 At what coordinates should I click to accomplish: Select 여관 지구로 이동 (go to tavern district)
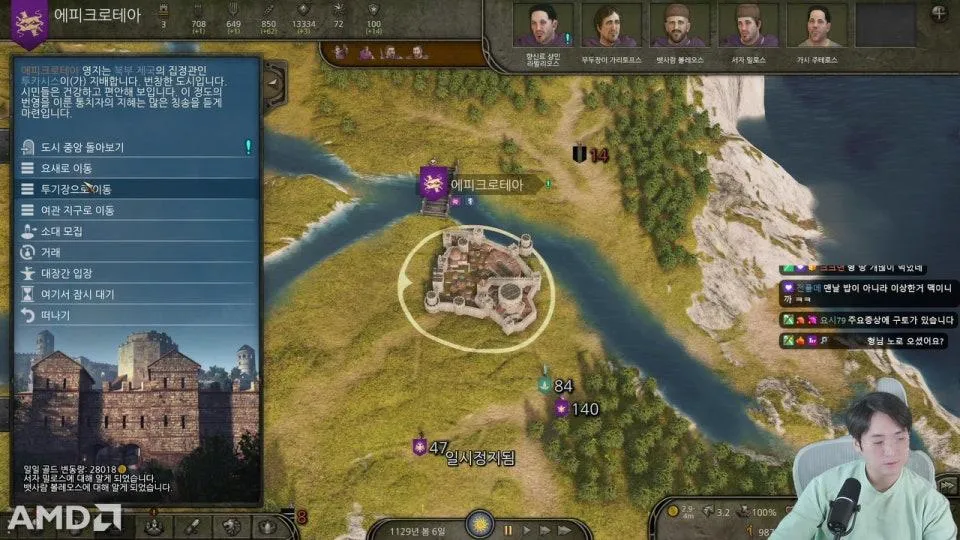(x=77, y=210)
